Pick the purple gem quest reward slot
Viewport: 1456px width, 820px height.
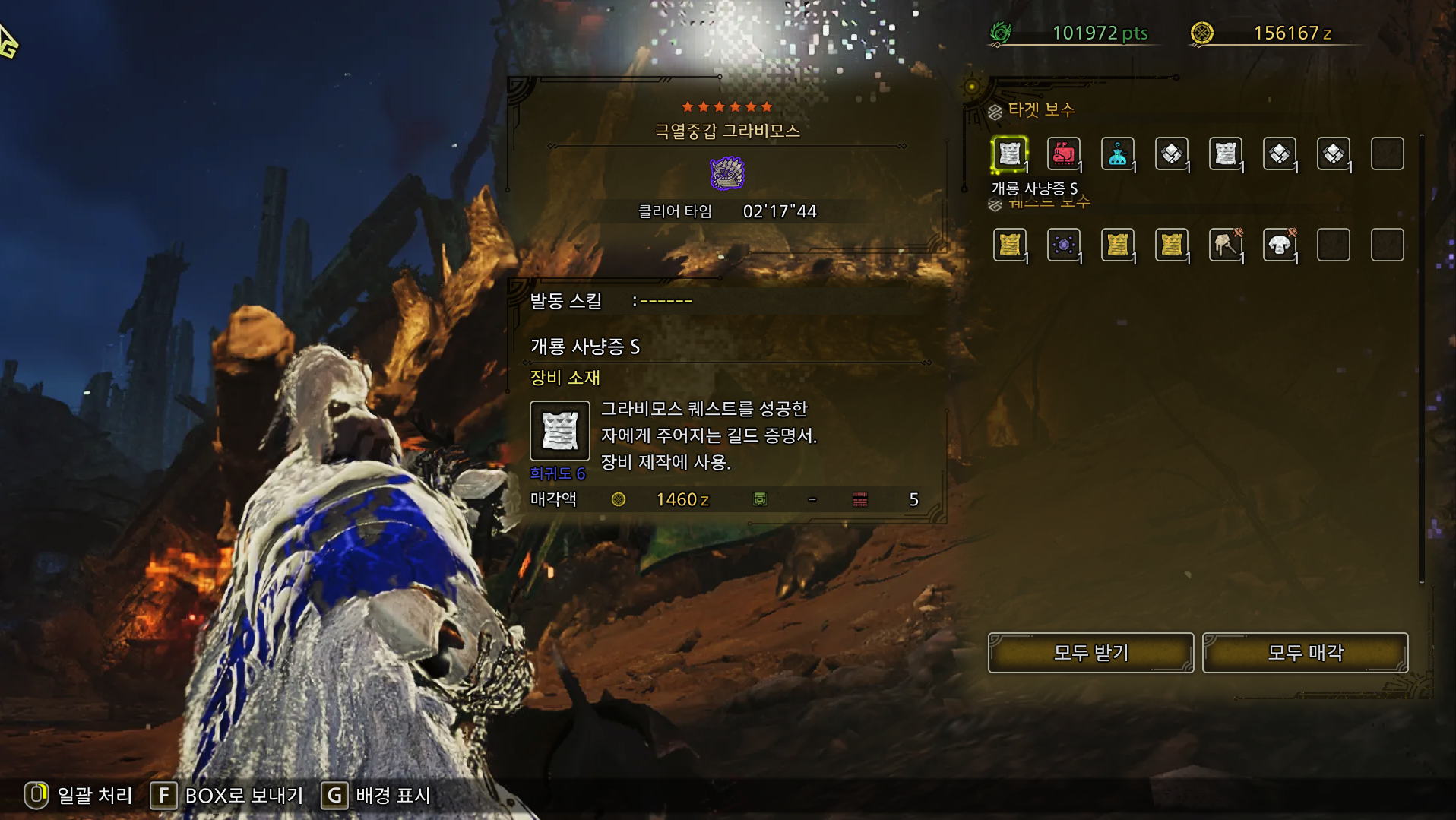point(1063,245)
